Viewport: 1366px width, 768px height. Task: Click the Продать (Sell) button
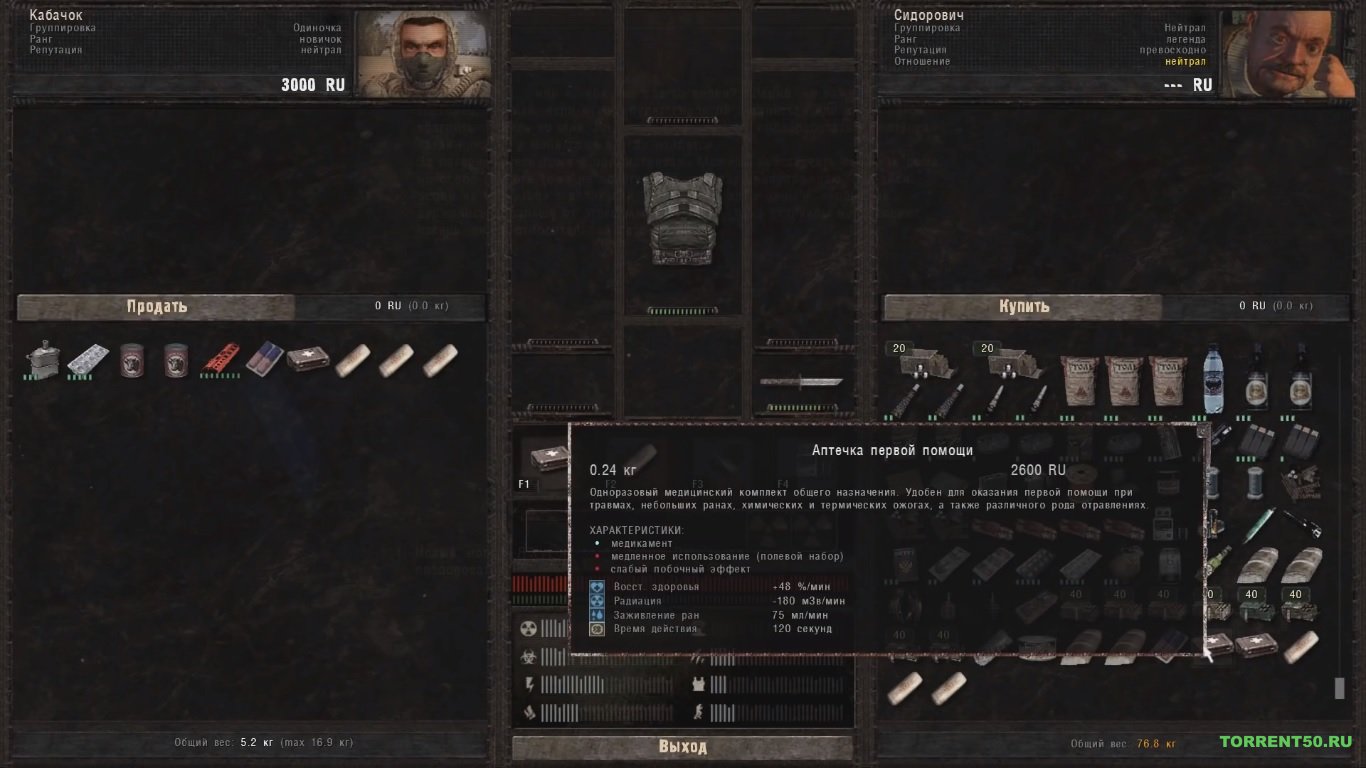coord(156,307)
